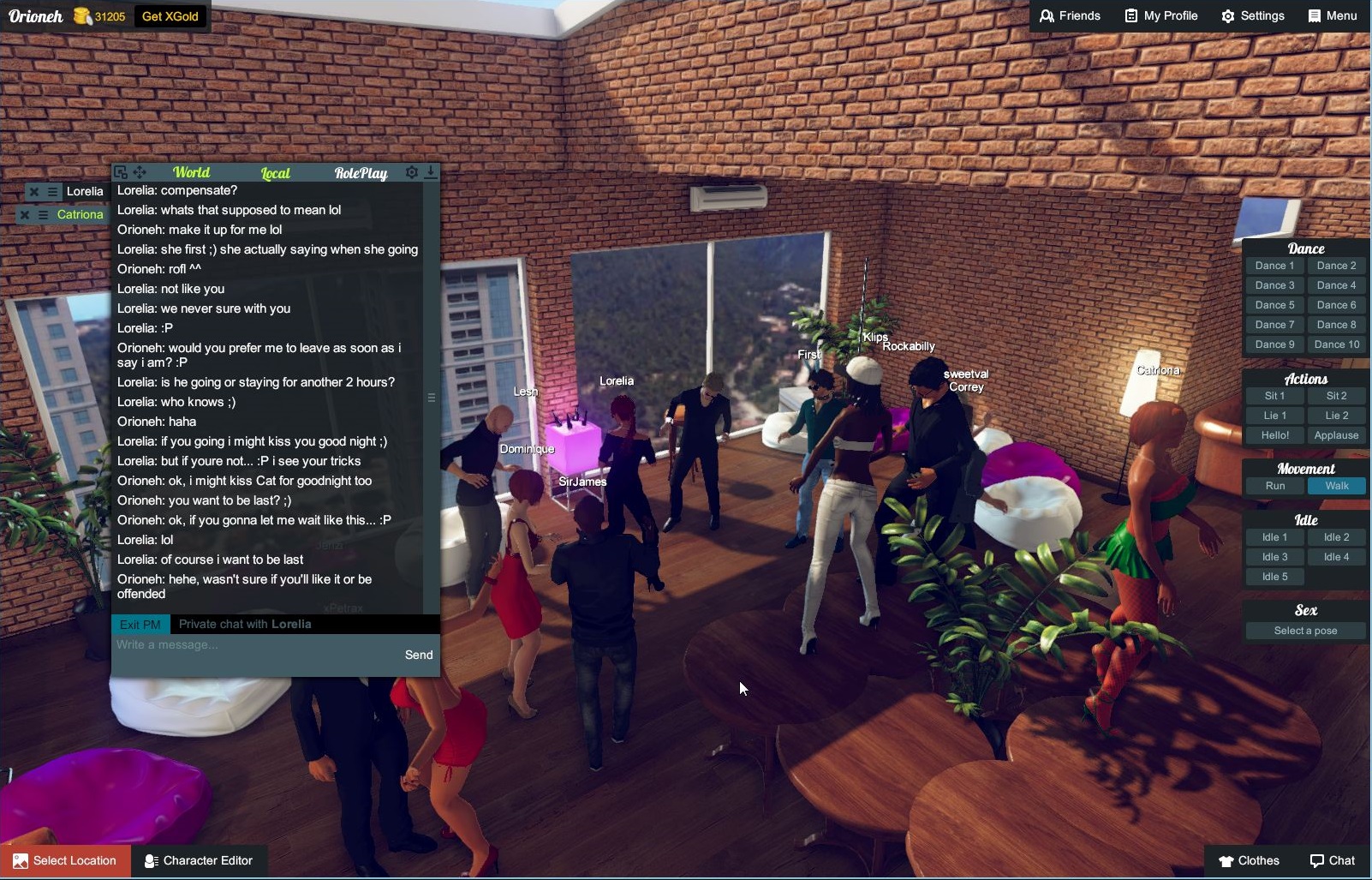The height and width of the screenshot is (880, 1372).
Task: Switch to the RolePlay chat tab
Action: [x=360, y=172]
